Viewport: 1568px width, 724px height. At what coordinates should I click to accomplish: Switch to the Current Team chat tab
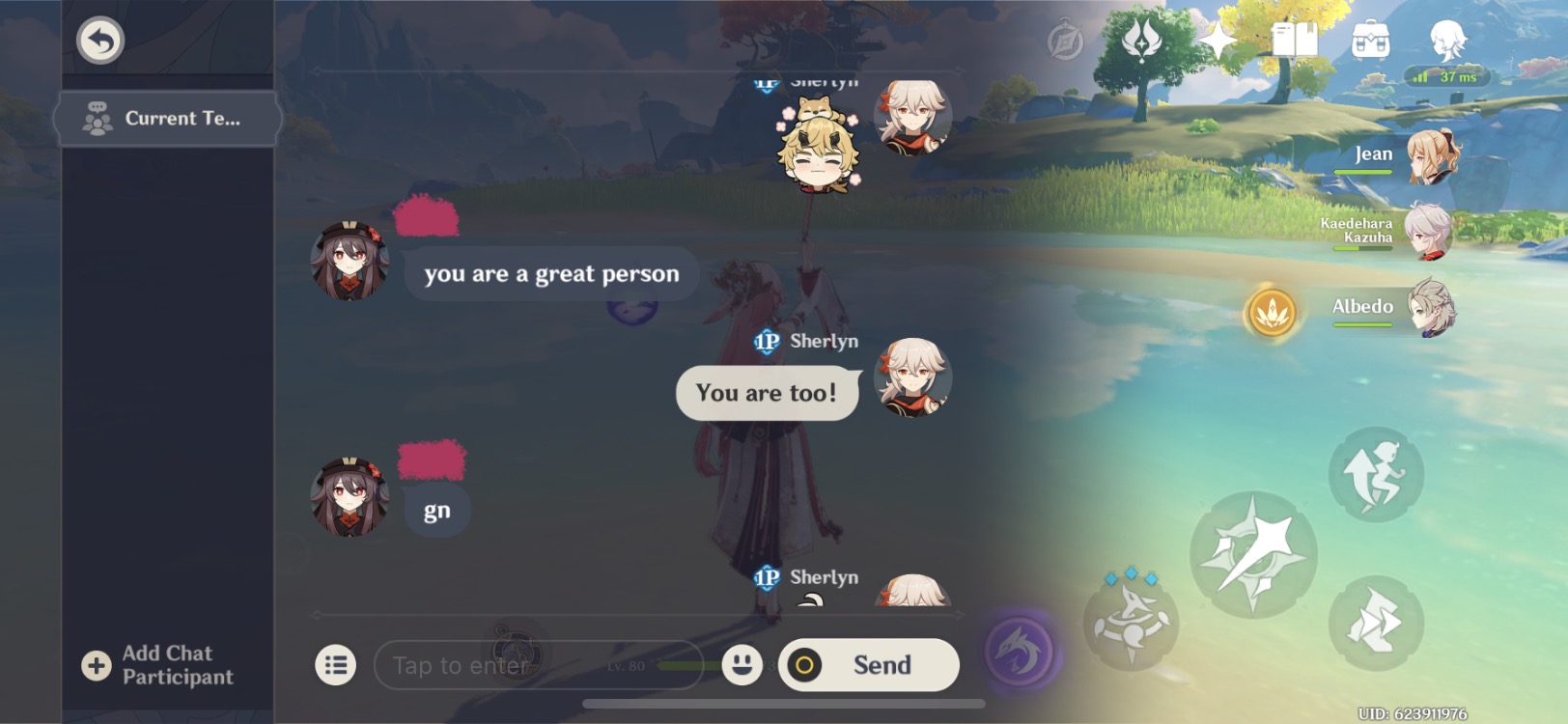tap(167, 118)
